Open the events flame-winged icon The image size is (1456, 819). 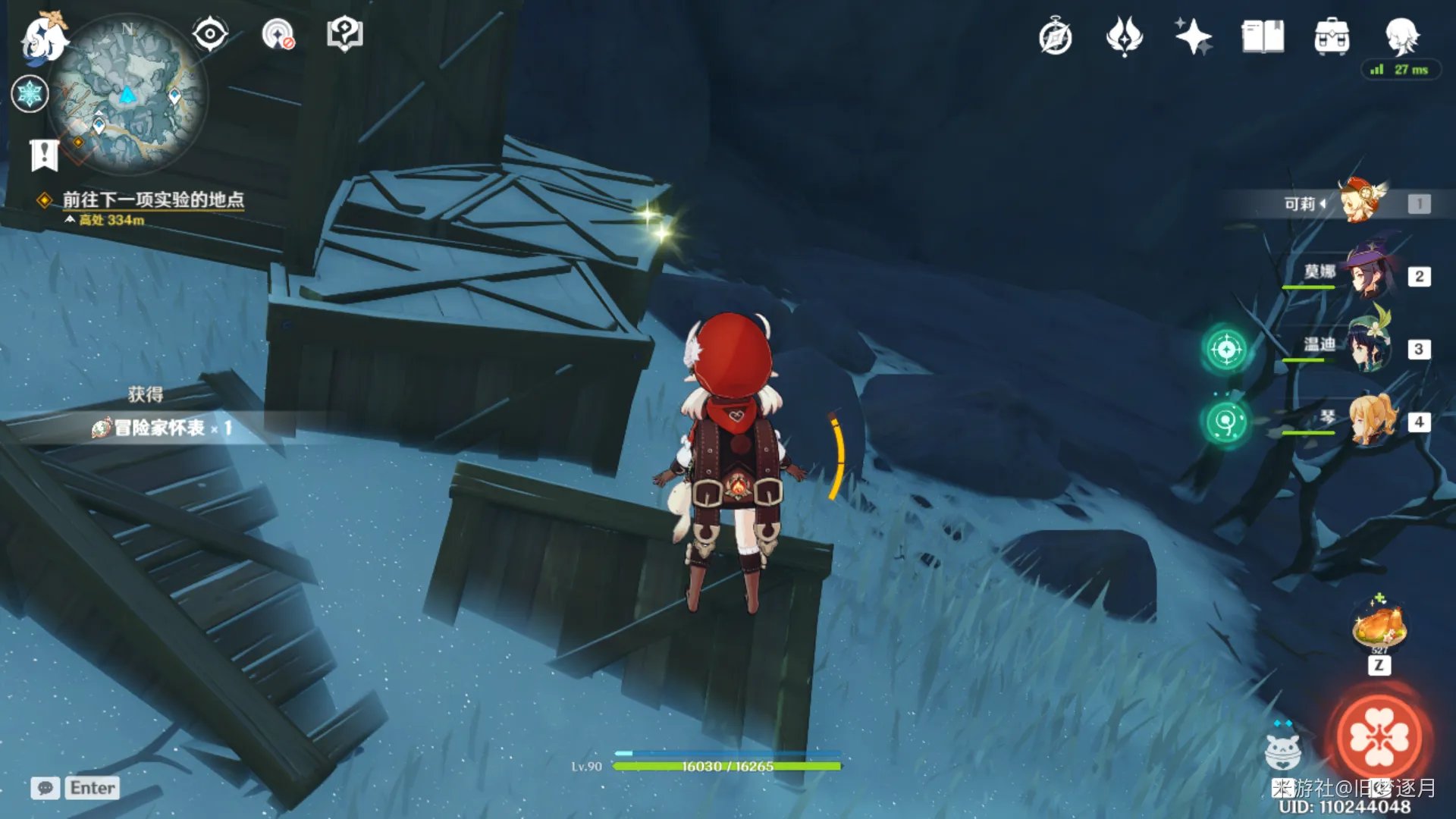(x=1124, y=36)
